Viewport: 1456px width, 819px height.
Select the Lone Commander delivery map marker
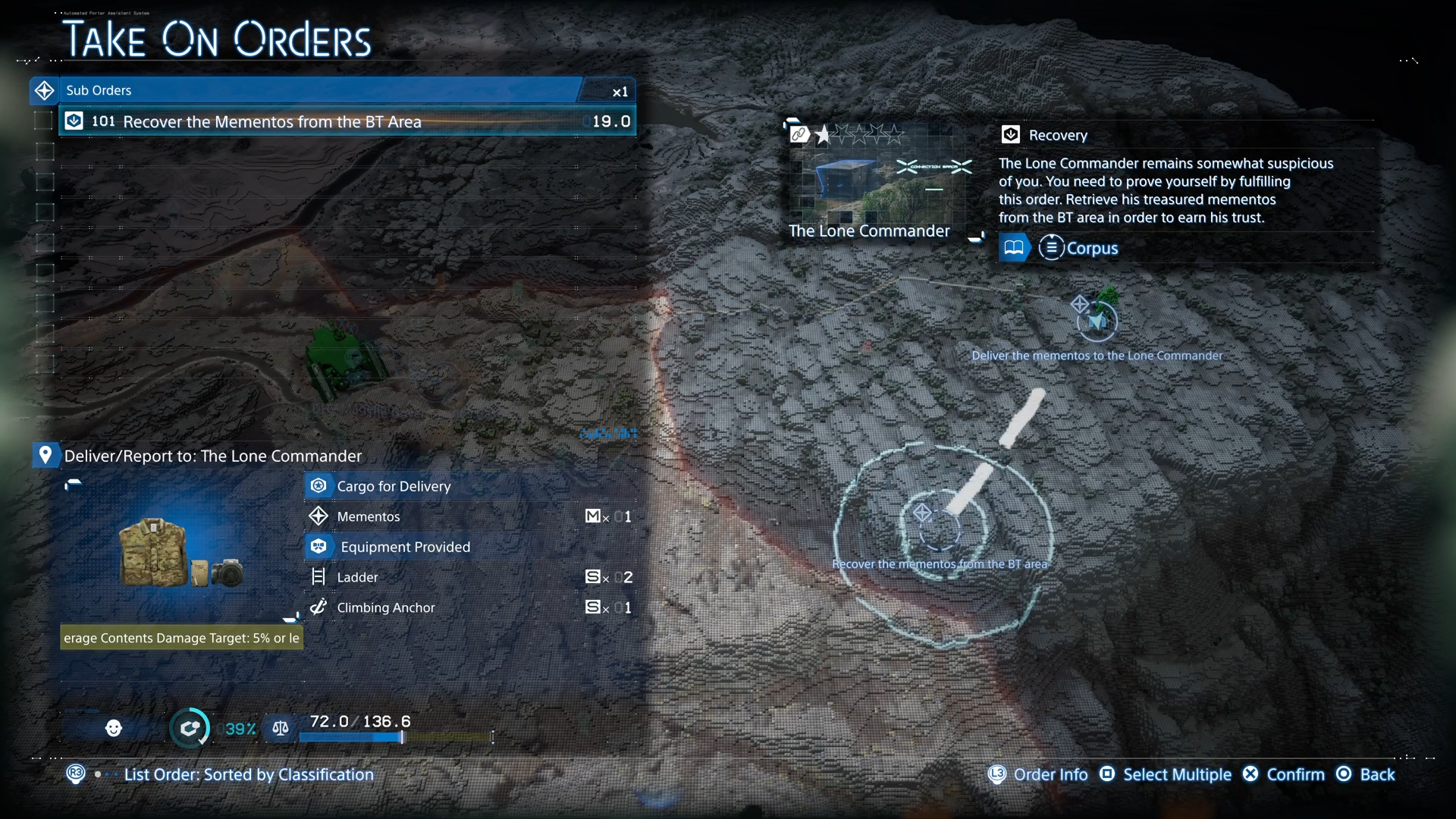pyautogui.click(x=1097, y=322)
